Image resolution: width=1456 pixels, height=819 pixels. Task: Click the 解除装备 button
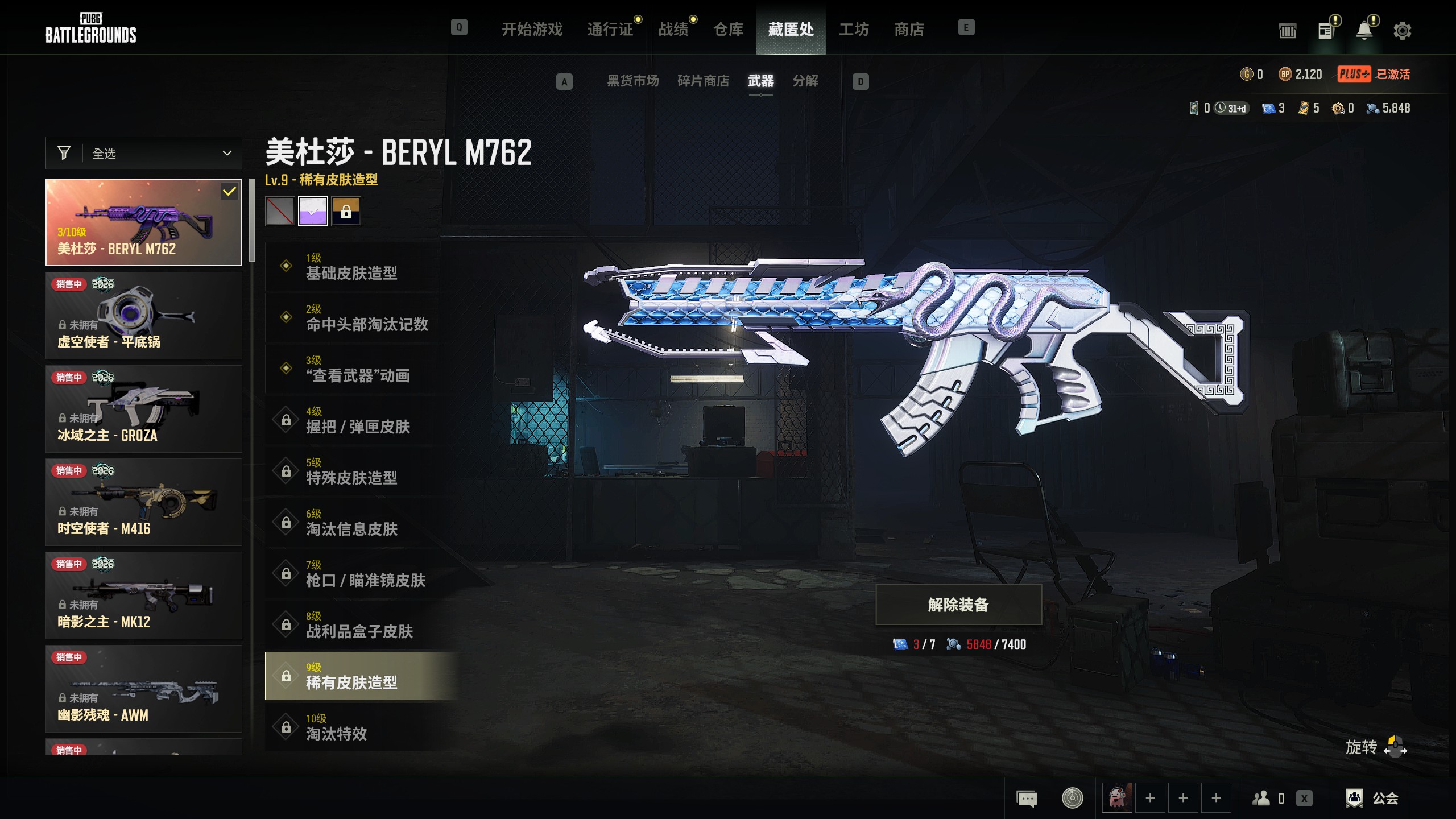tap(958, 605)
